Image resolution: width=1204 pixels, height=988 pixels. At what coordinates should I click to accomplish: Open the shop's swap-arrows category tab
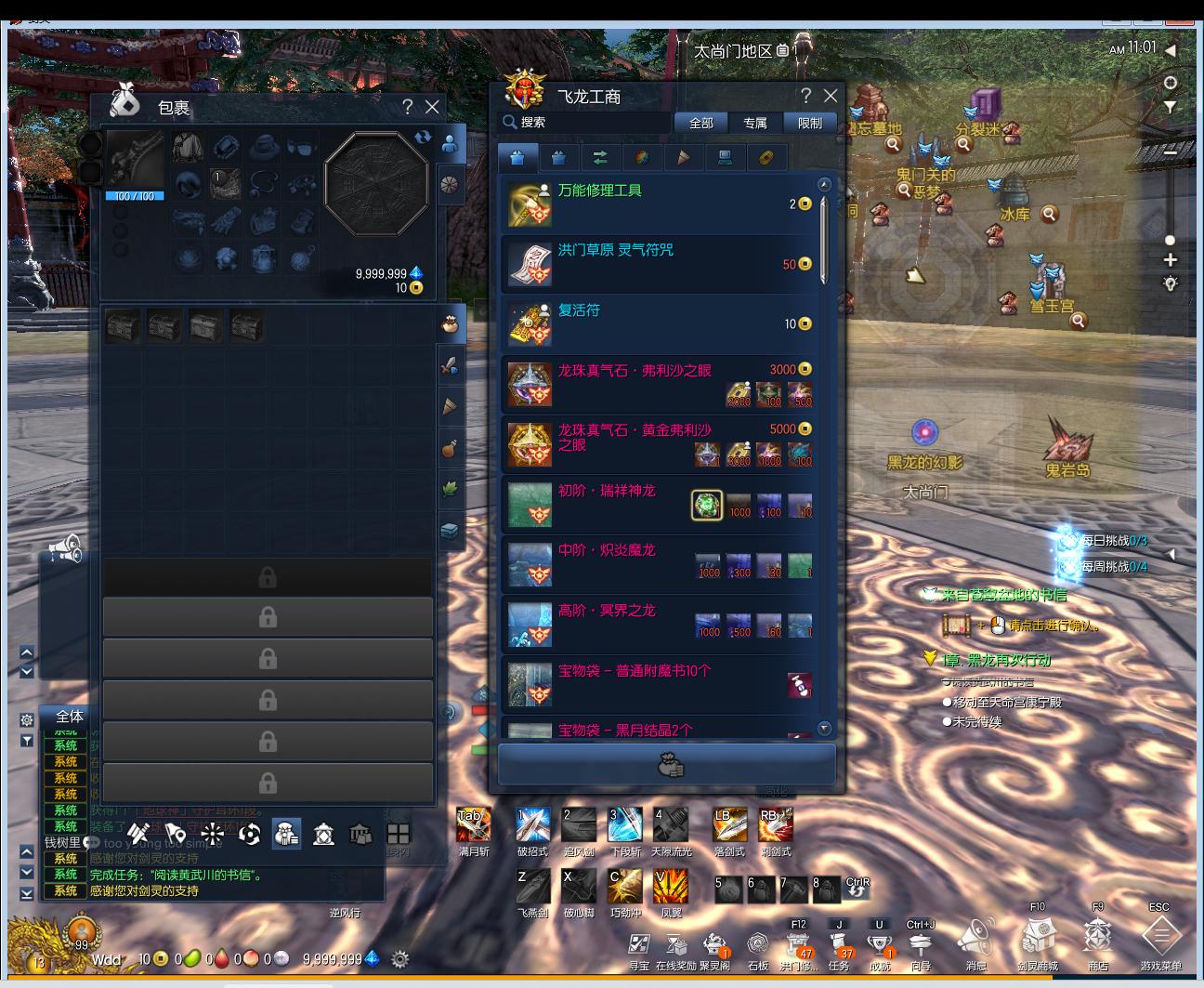[x=600, y=157]
